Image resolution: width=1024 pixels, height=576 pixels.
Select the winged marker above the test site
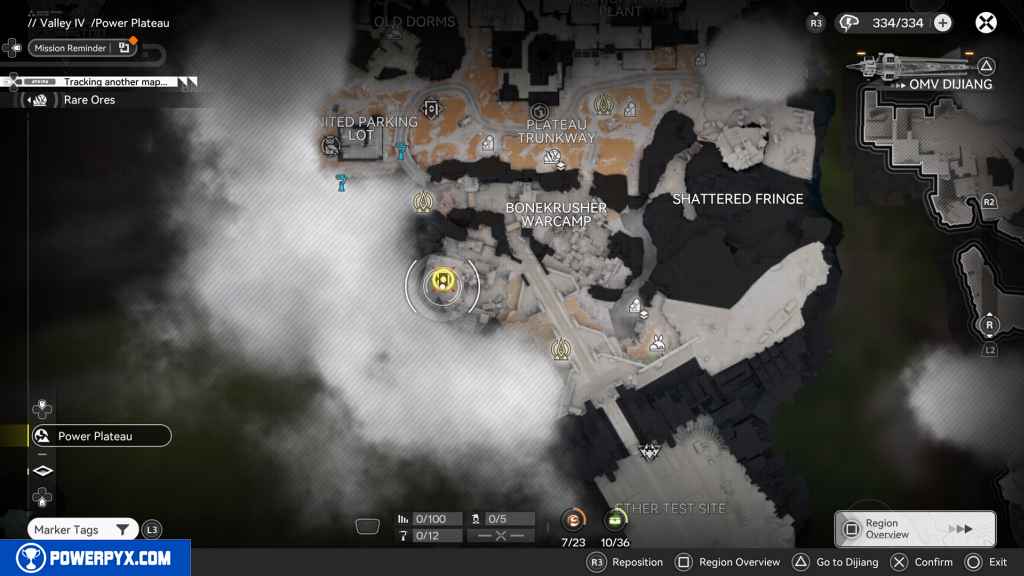point(650,451)
